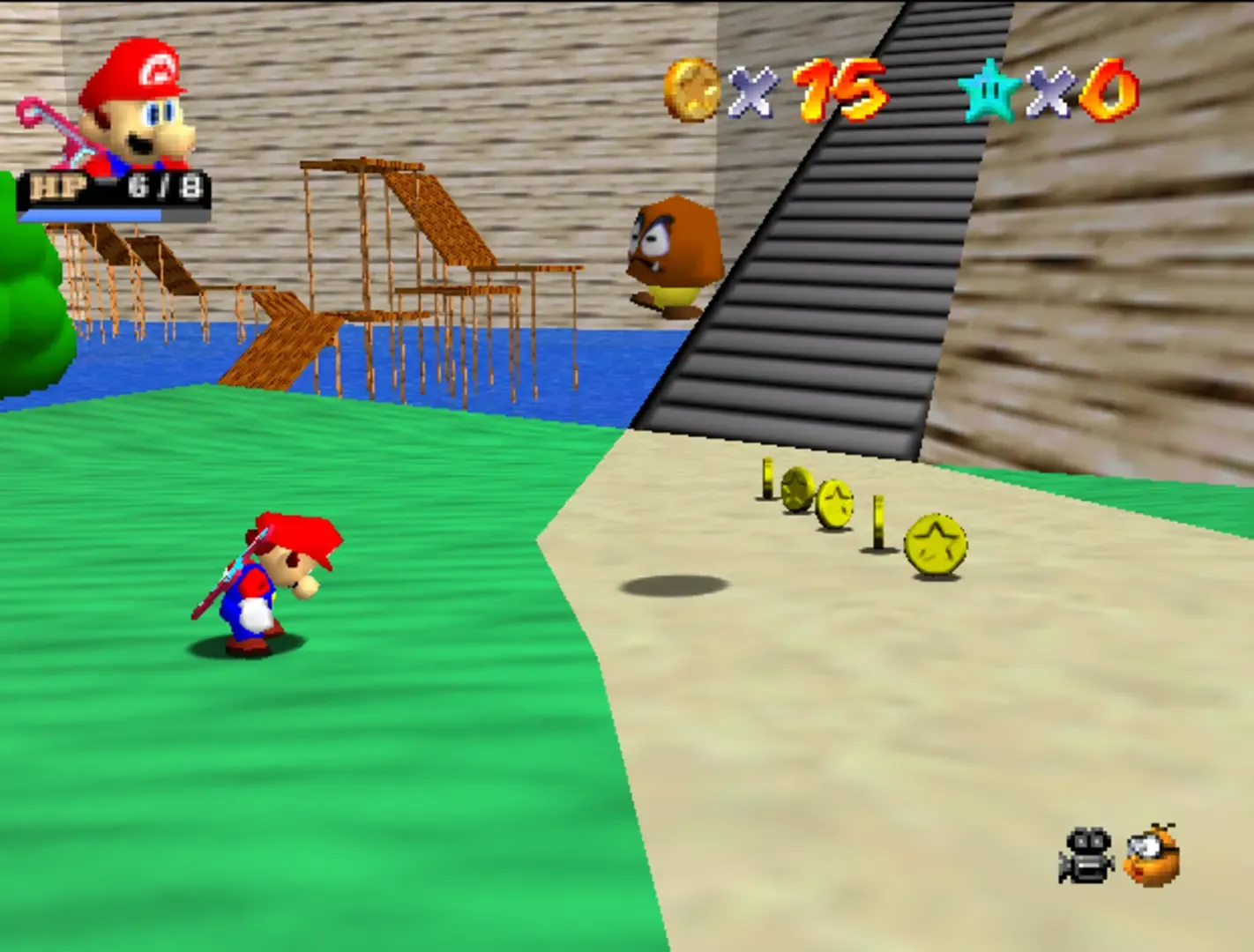The height and width of the screenshot is (952, 1254).
Task: Click the coin counter icon in the HUD
Action: point(690,91)
